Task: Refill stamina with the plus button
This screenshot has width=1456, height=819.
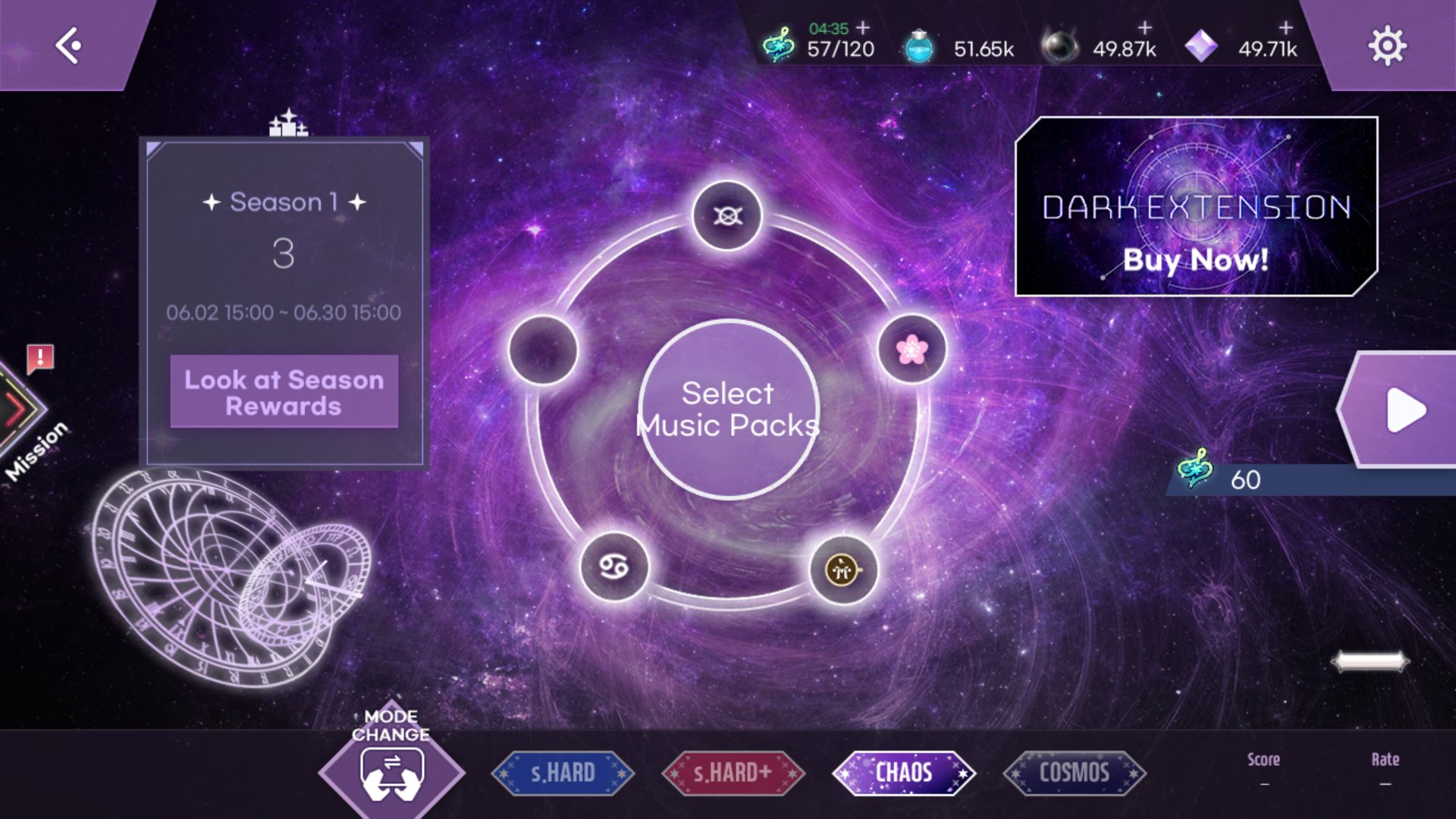Action: (863, 28)
